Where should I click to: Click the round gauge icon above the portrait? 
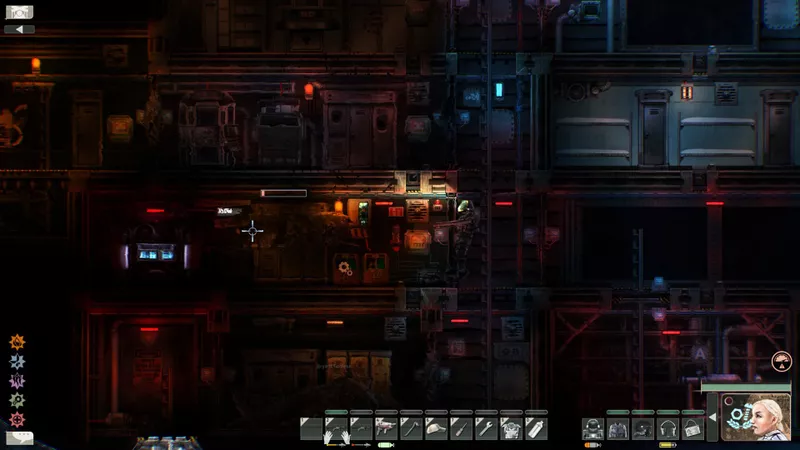click(x=781, y=363)
